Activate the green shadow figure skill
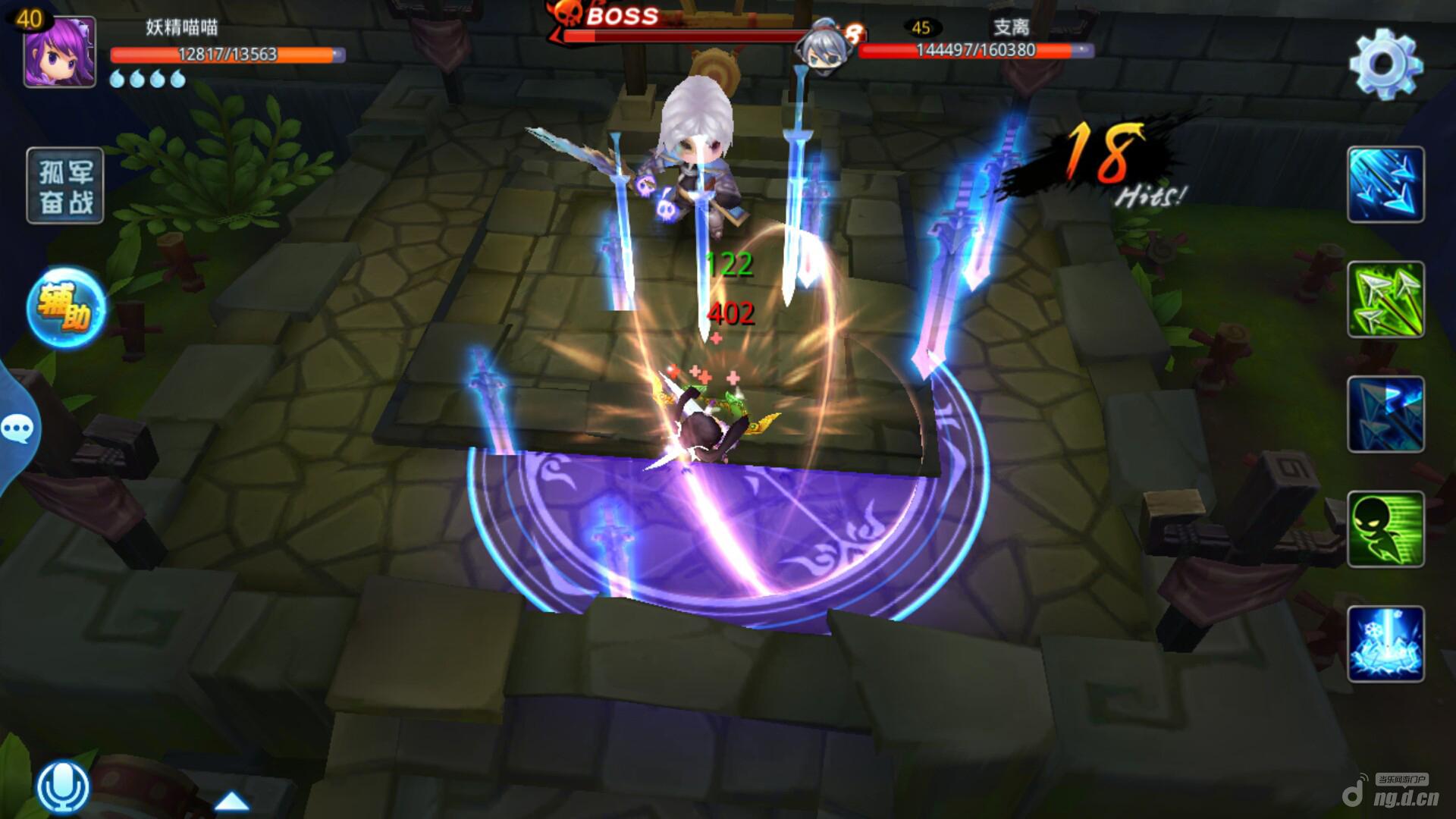Image resolution: width=1456 pixels, height=819 pixels. (1385, 529)
